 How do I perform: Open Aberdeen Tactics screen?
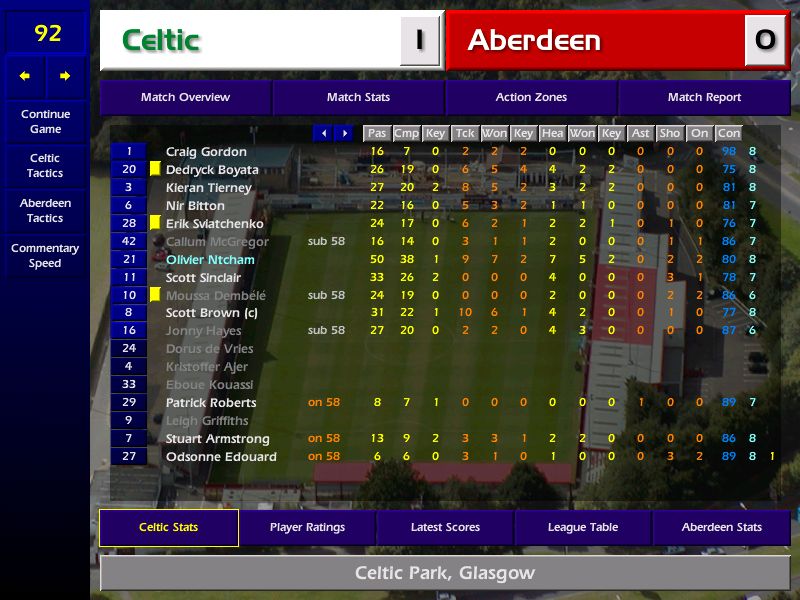pyautogui.click(x=45, y=211)
